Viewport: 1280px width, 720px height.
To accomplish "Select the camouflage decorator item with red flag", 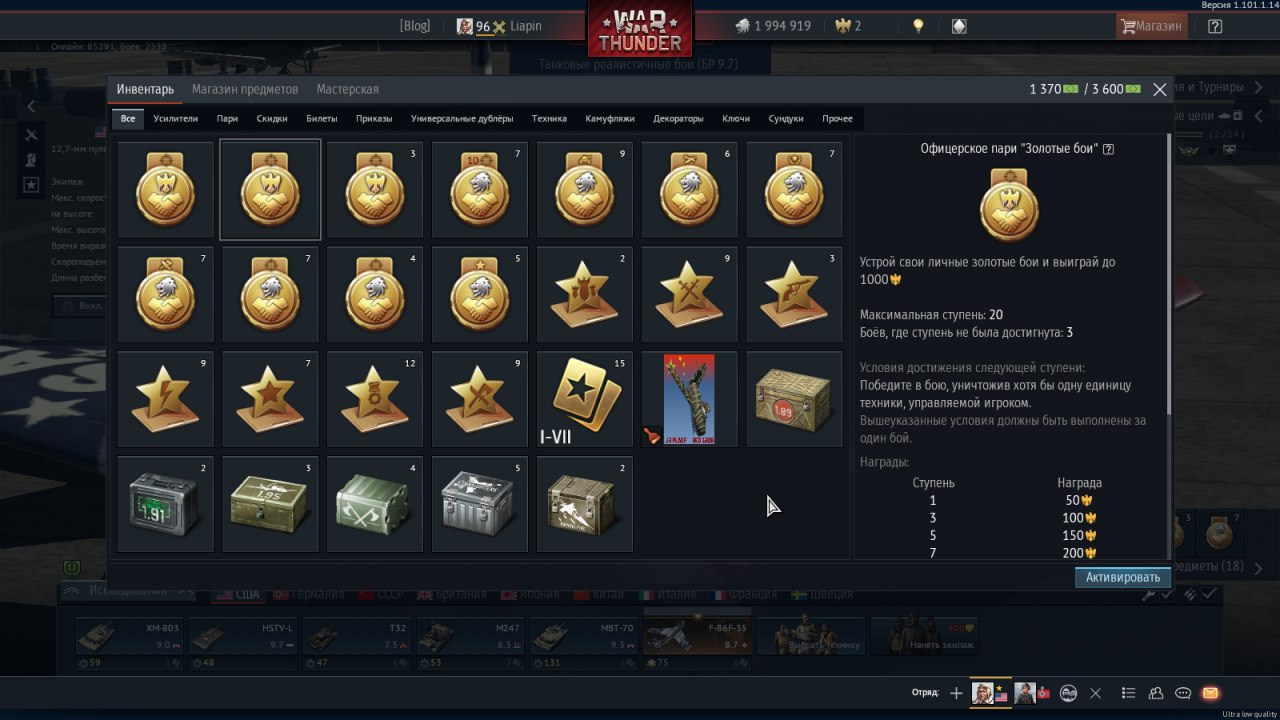I will tap(689, 399).
